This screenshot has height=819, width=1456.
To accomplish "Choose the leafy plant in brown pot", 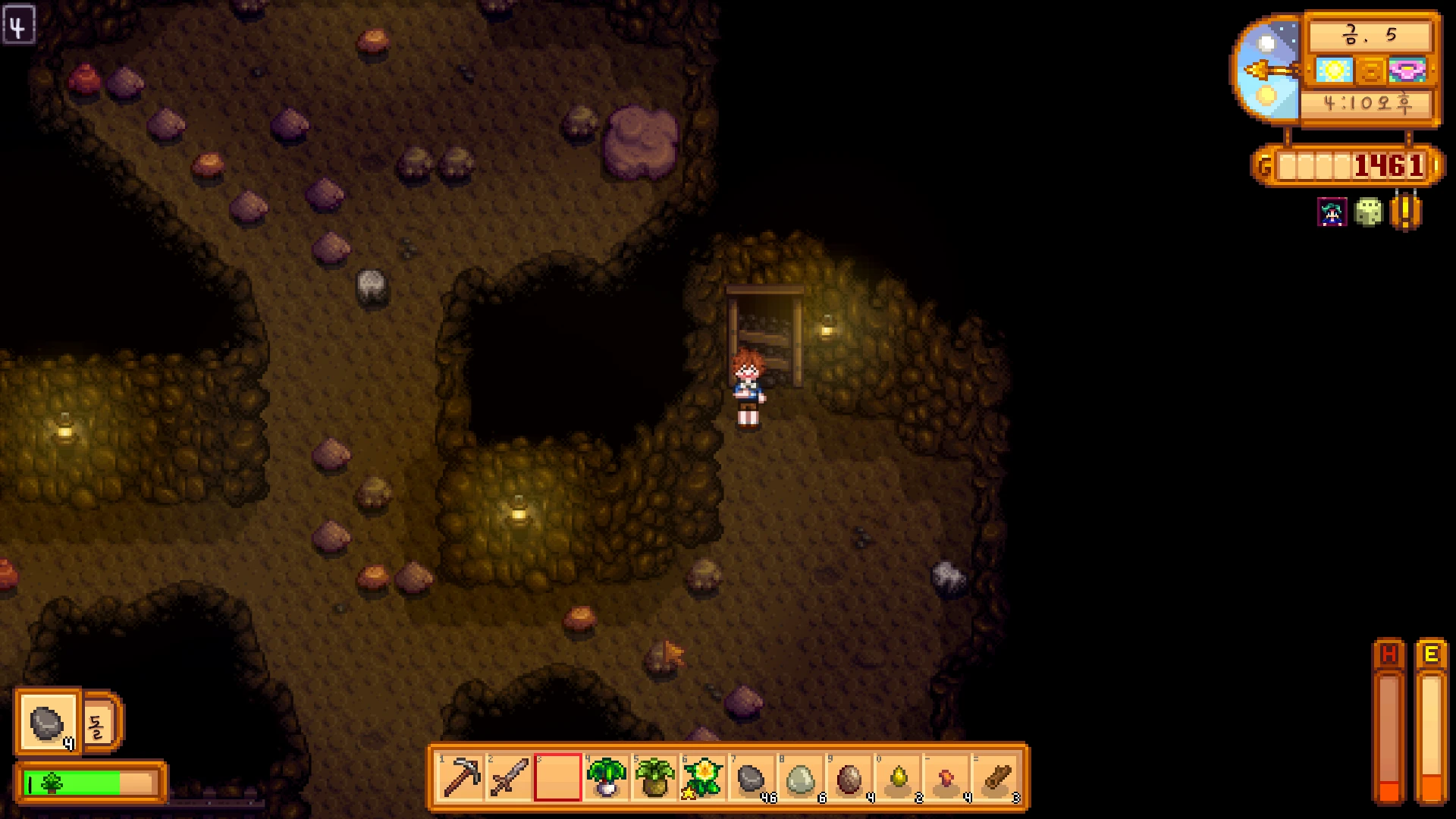I will pyautogui.click(x=654, y=777).
